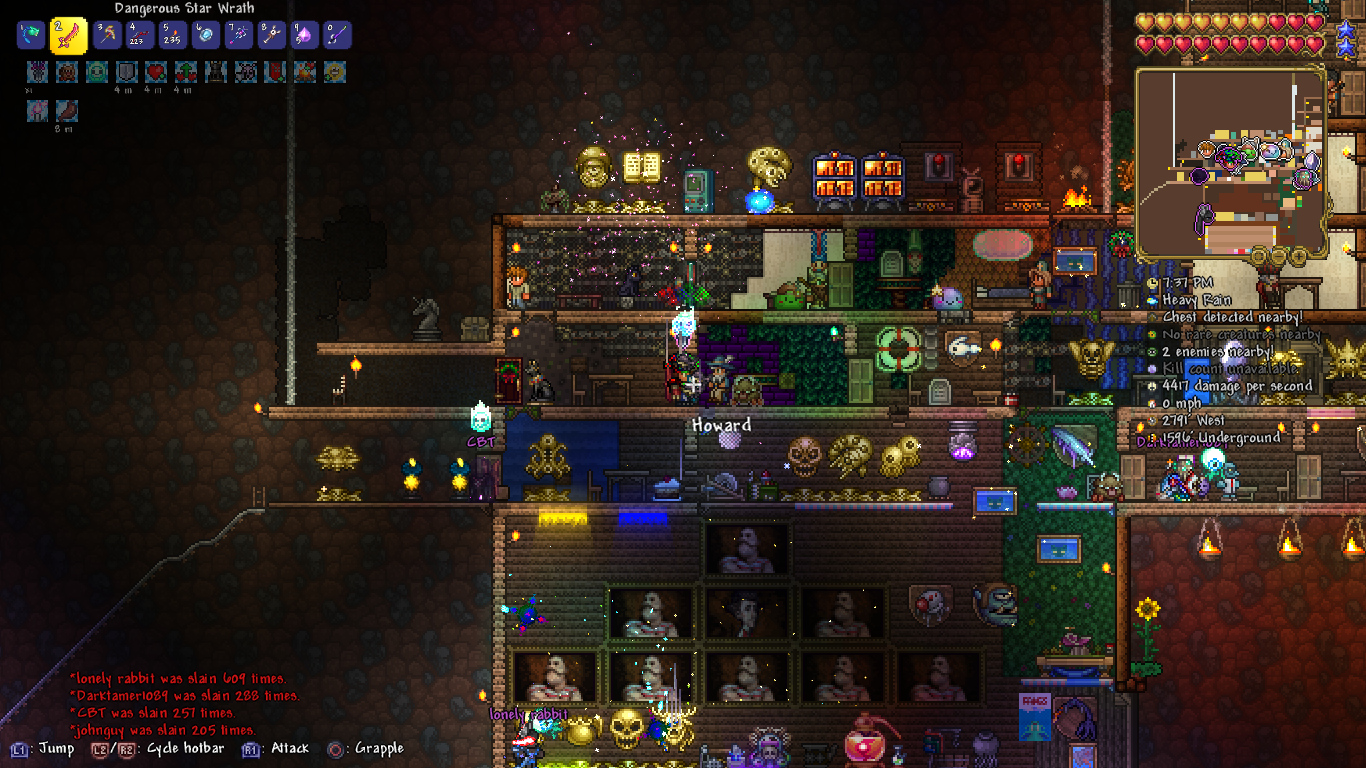Click the green arrow Lifeforce buff icon
The width and height of the screenshot is (1366, 768).
(186, 72)
